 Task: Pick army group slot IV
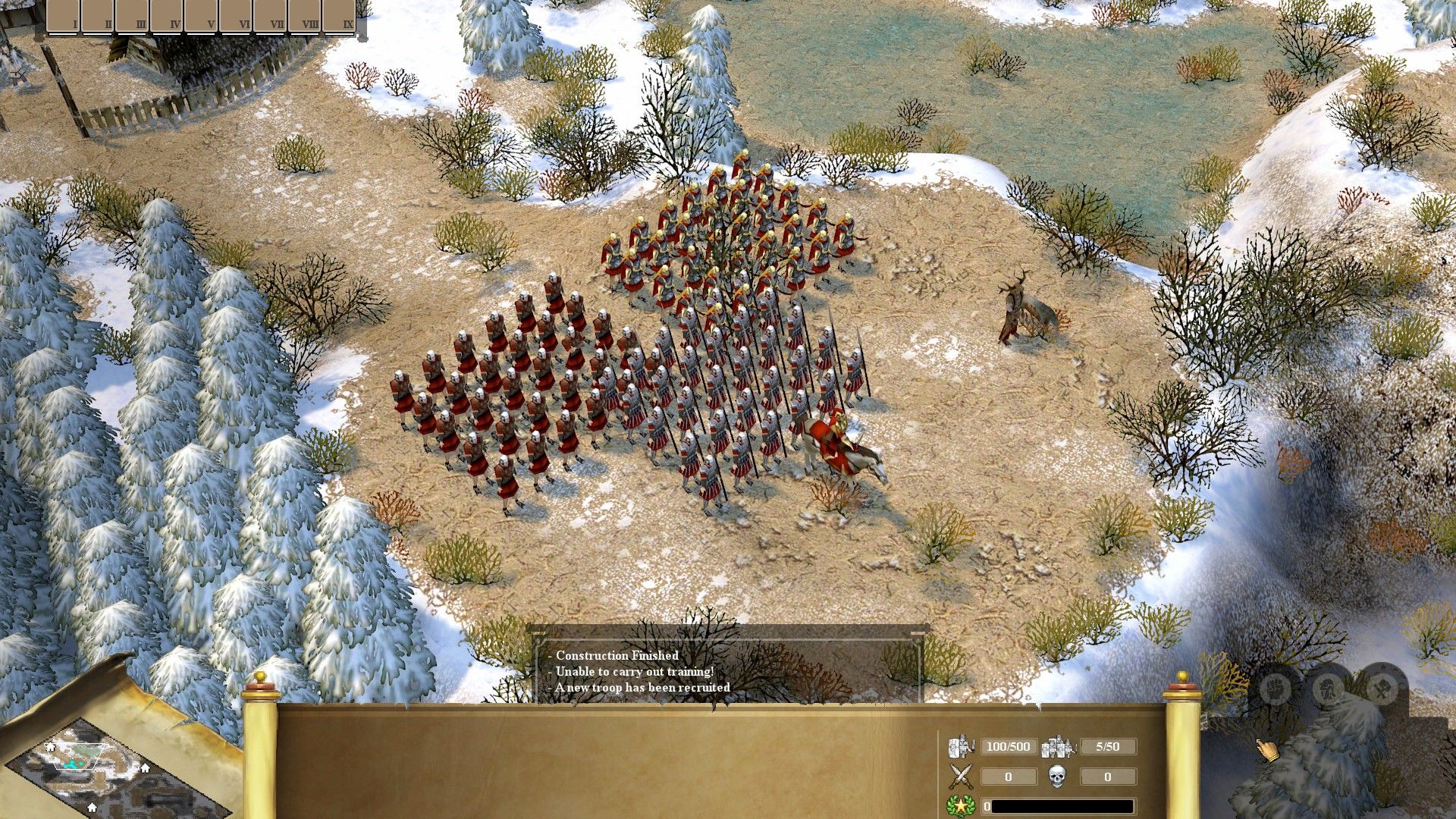click(x=166, y=16)
